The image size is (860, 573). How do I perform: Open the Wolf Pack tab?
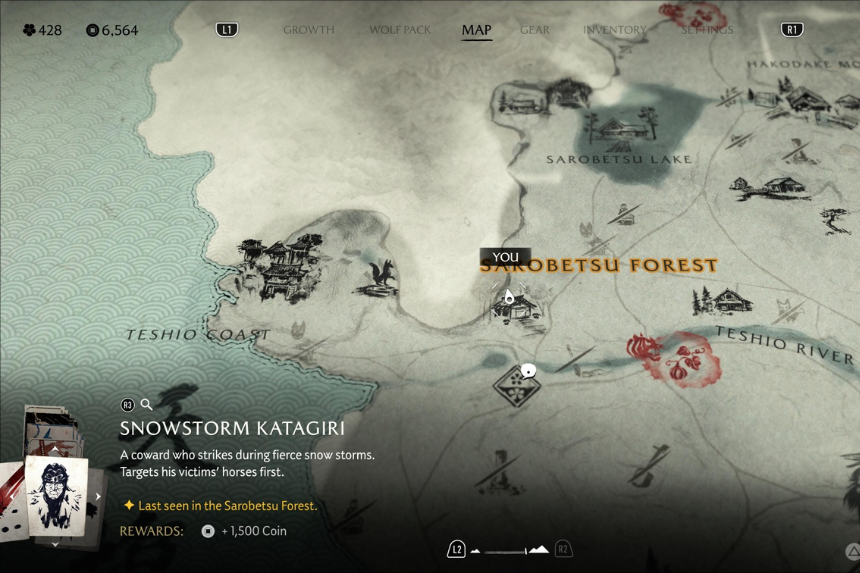(400, 30)
